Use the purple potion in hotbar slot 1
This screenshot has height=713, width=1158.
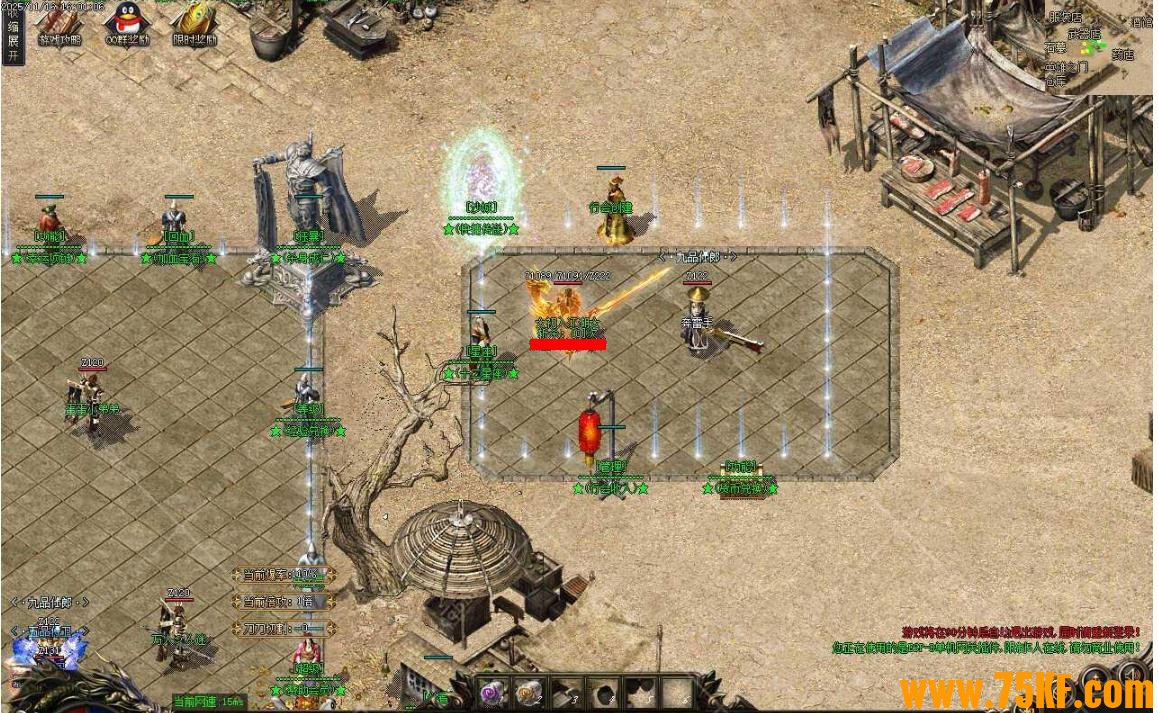(491, 691)
